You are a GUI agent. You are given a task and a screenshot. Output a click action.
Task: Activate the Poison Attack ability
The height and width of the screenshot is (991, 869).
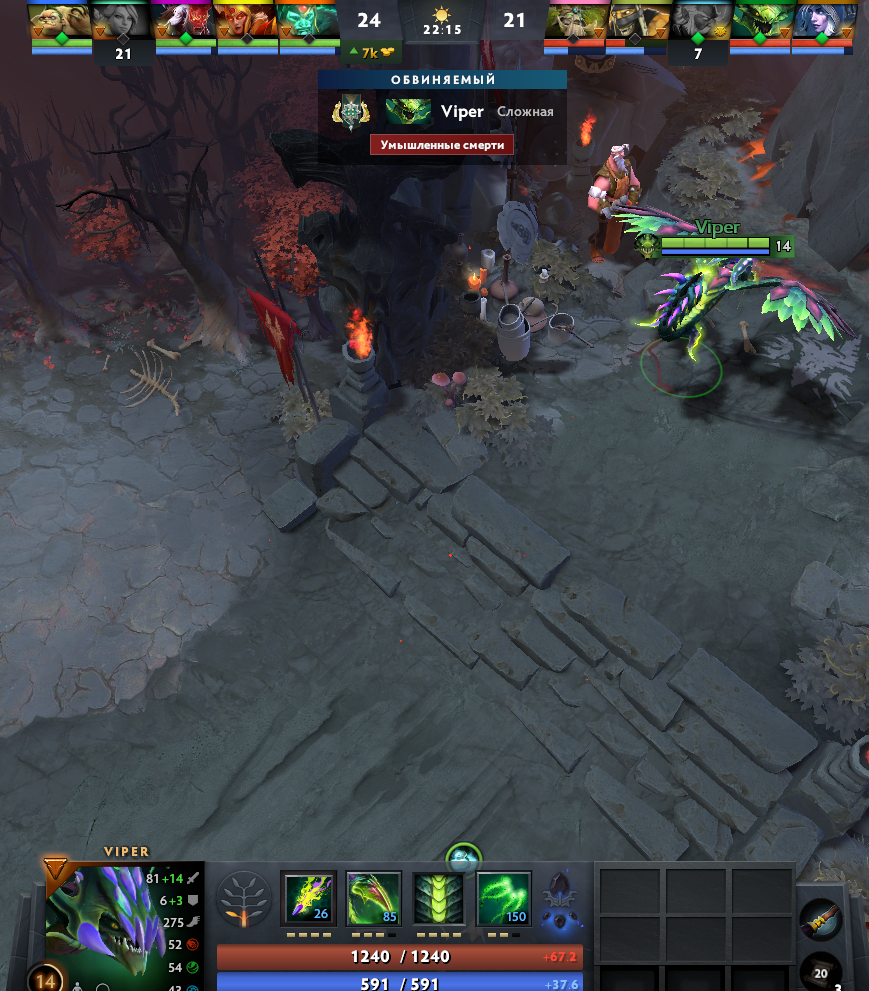pyautogui.click(x=309, y=897)
